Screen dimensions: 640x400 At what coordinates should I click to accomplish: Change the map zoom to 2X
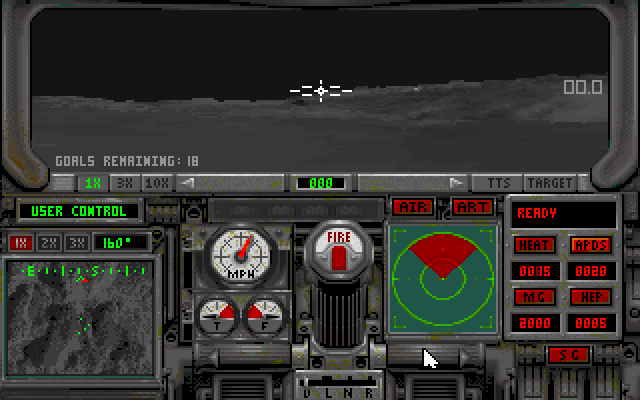47,242
